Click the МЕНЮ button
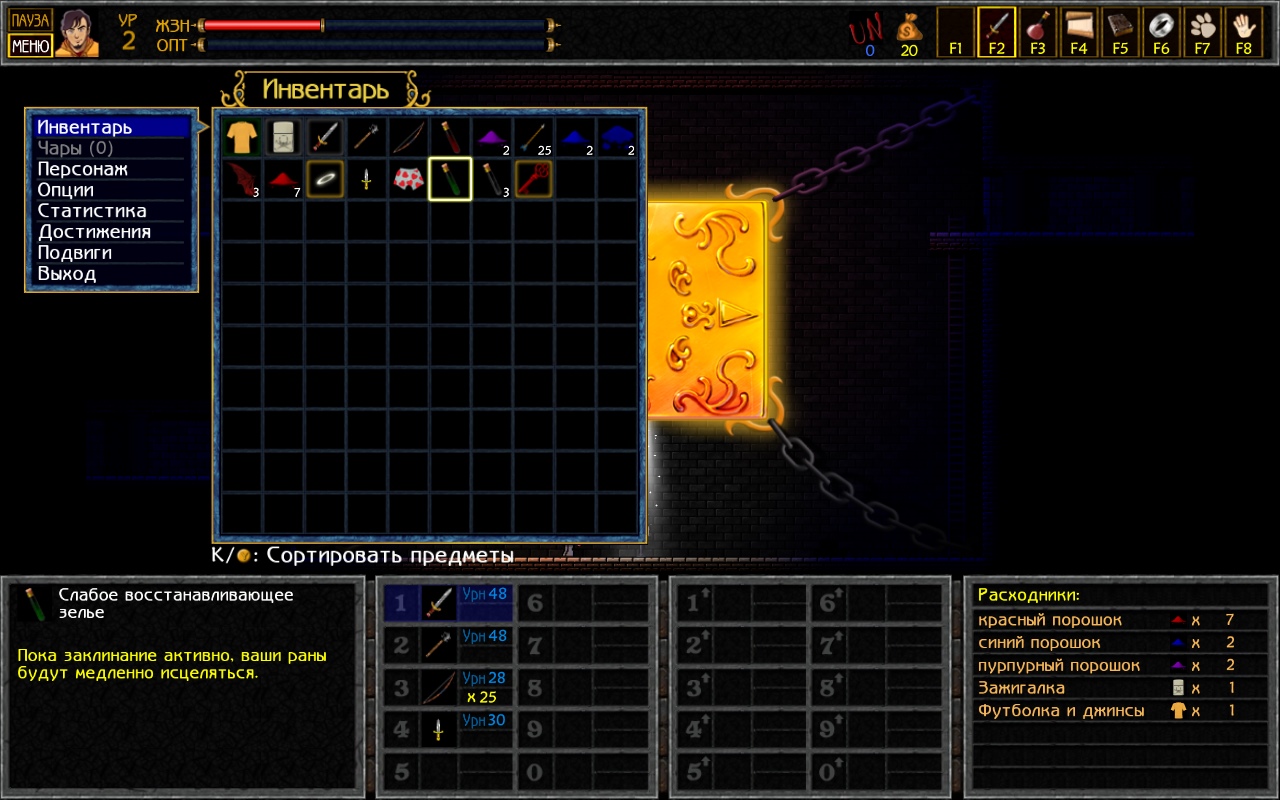Image resolution: width=1280 pixels, height=800 pixels. coord(30,45)
